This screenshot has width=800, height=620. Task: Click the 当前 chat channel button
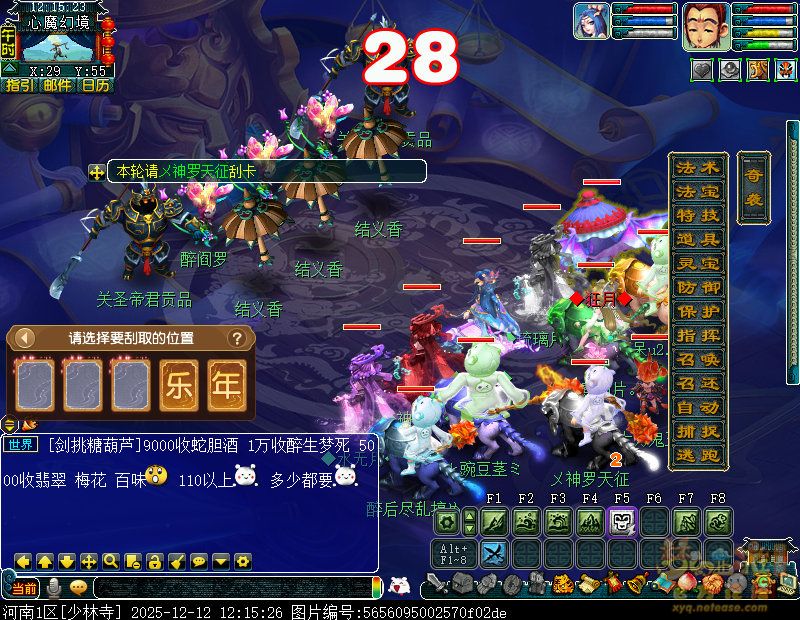pyautogui.click(x=24, y=588)
